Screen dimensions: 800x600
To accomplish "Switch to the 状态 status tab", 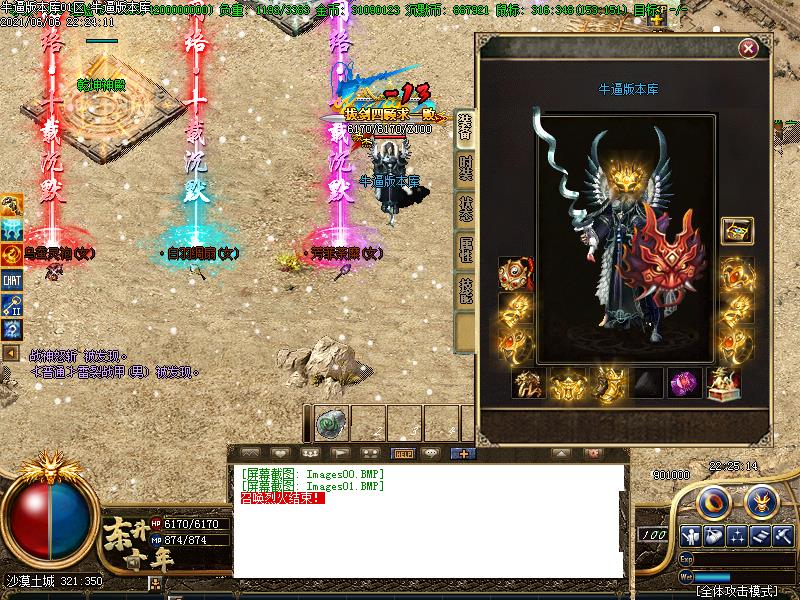I will (465, 209).
